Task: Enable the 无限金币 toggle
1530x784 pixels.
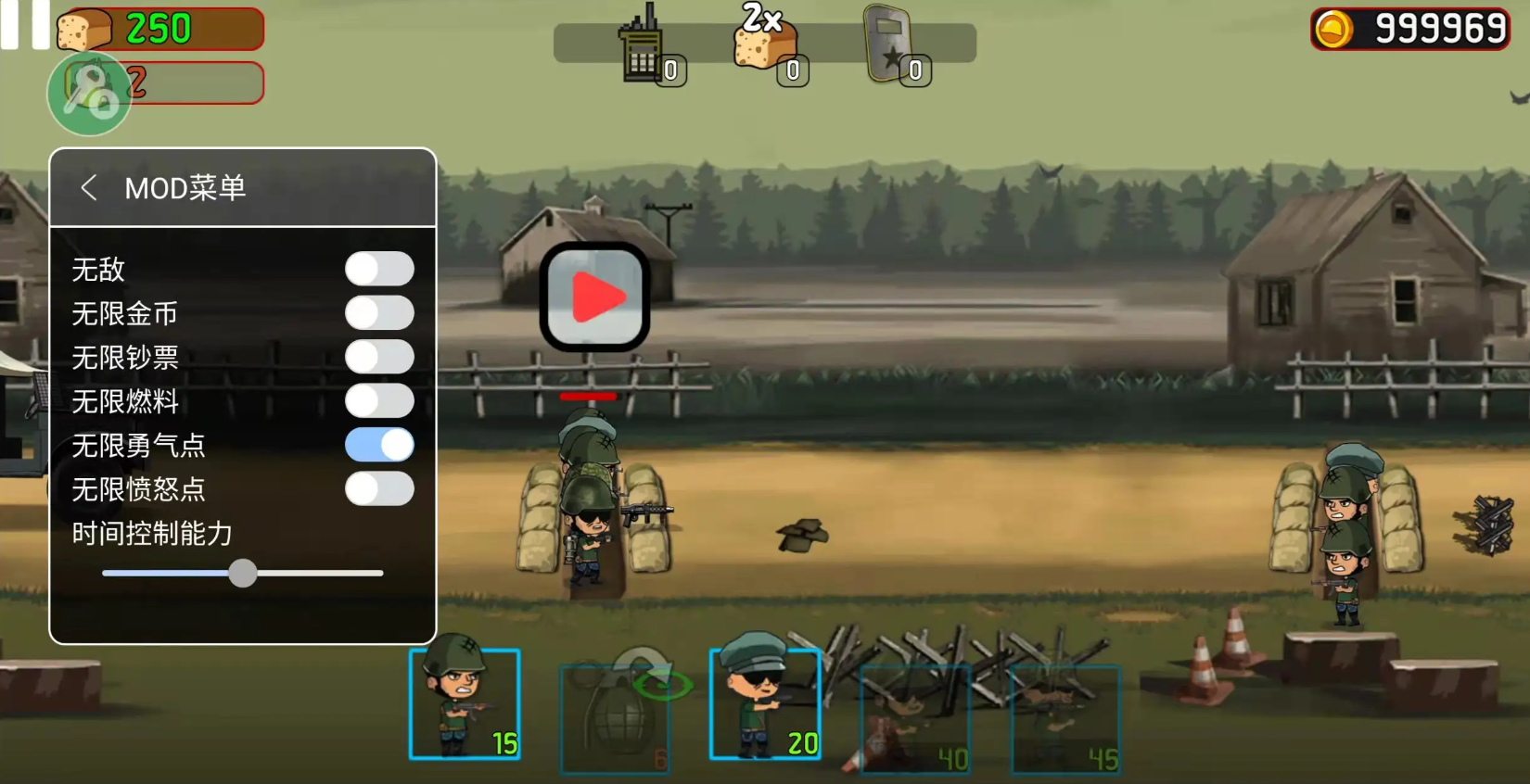Action: point(379,313)
